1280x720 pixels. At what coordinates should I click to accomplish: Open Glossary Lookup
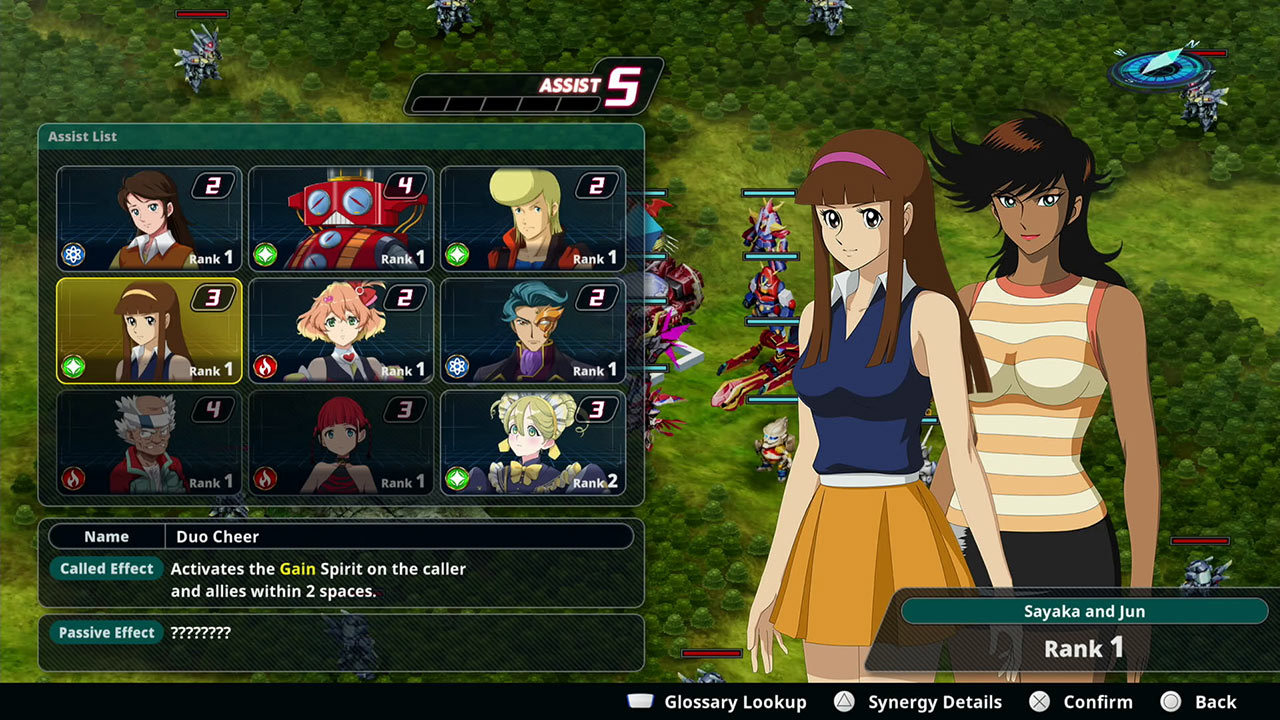(x=717, y=702)
